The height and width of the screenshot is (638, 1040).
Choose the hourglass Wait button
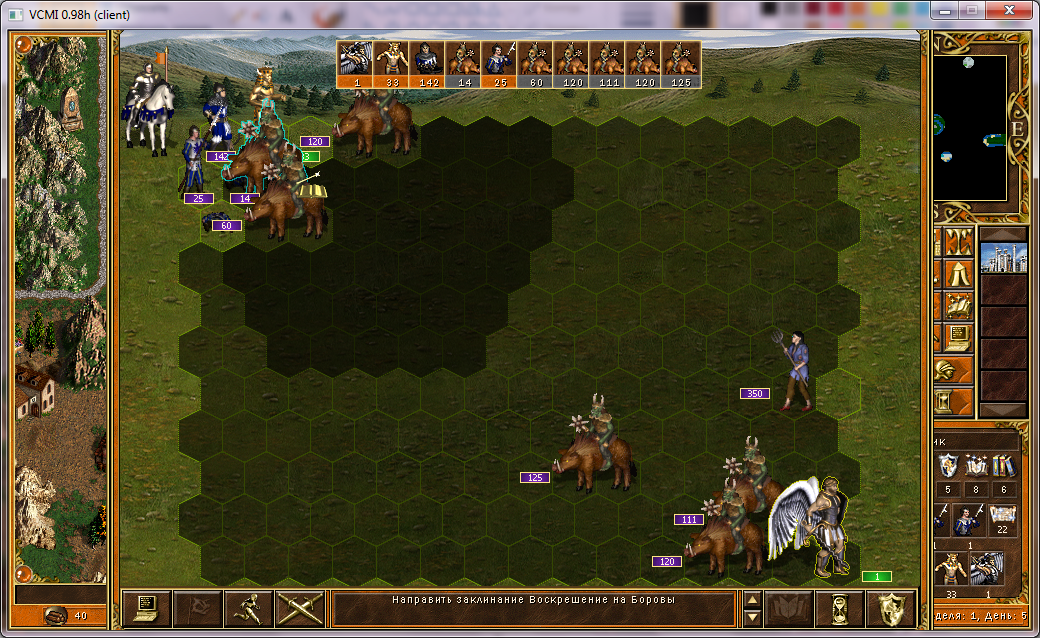[x=840, y=607]
